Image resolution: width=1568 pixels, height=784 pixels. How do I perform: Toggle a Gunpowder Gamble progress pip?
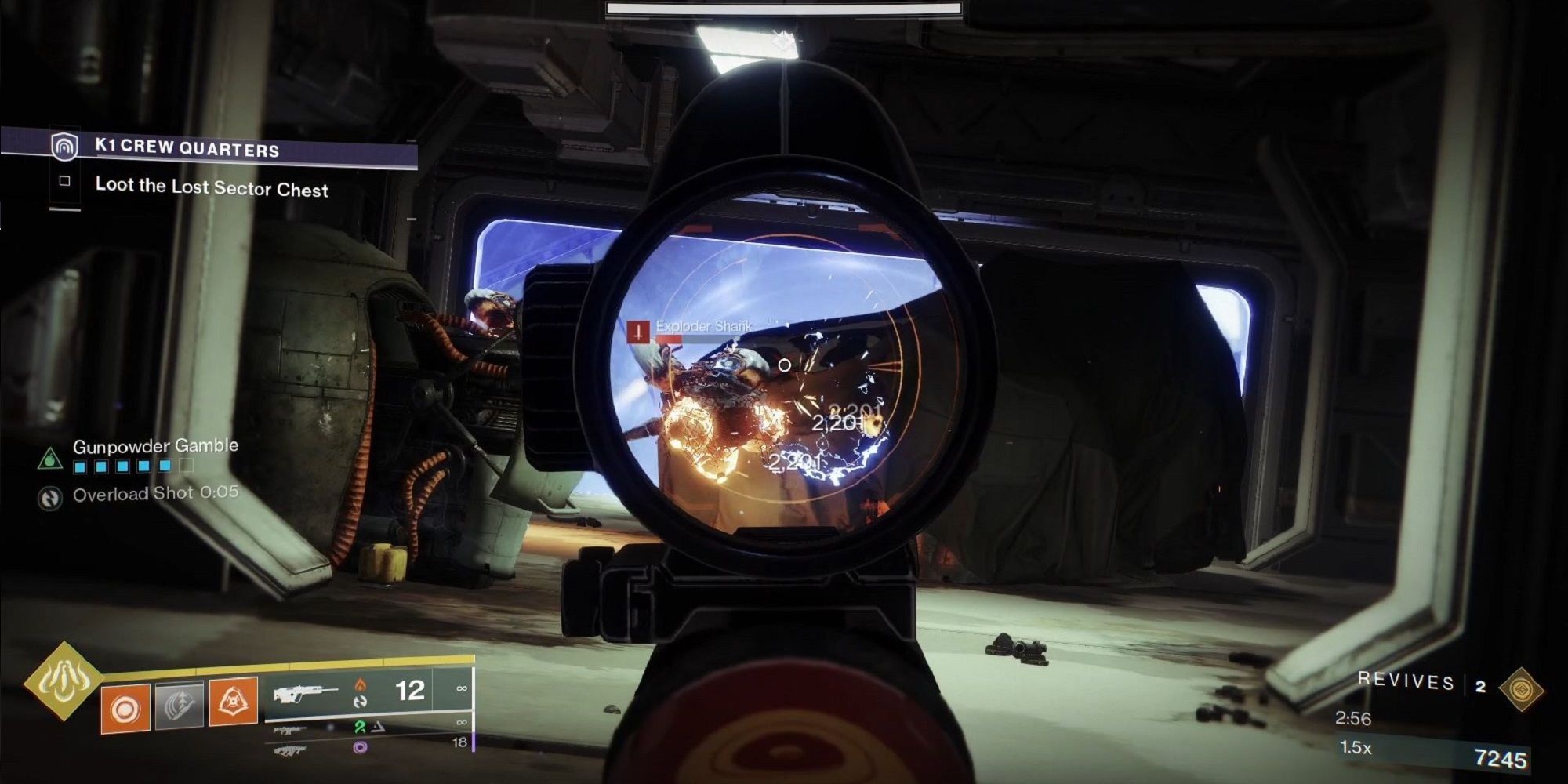(80, 466)
